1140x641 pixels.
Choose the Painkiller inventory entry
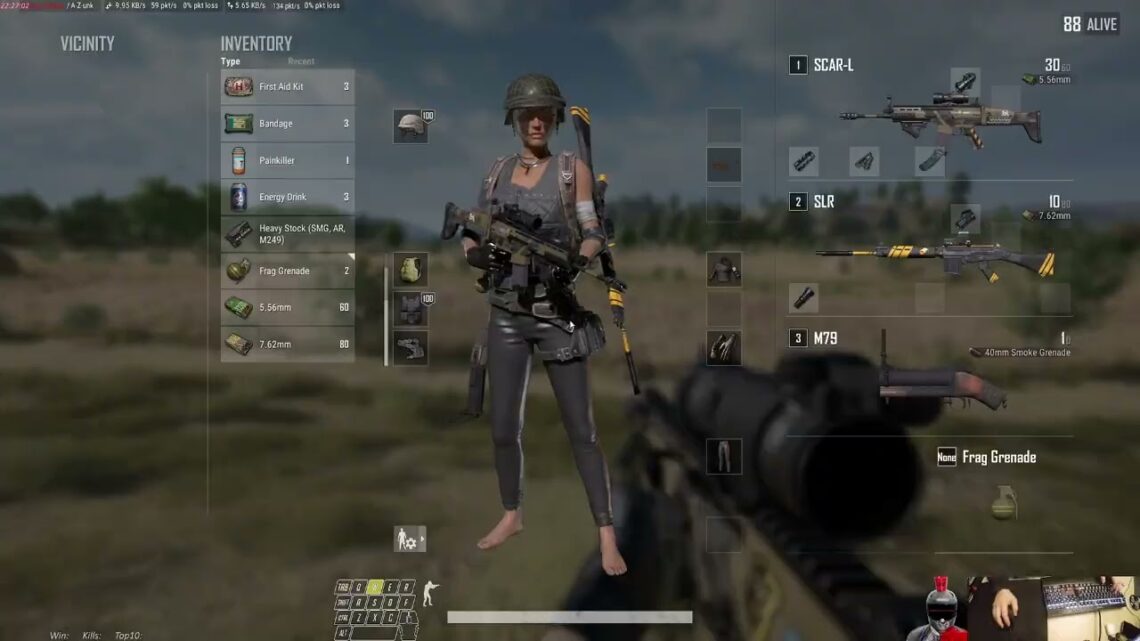click(287, 161)
